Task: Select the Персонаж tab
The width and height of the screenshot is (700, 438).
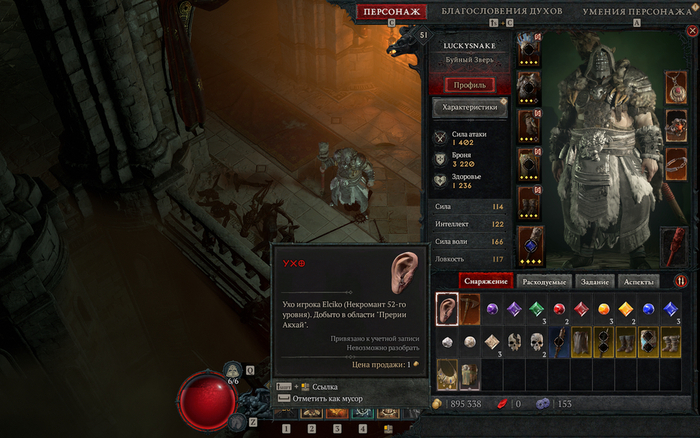Action: click(391, 12)
